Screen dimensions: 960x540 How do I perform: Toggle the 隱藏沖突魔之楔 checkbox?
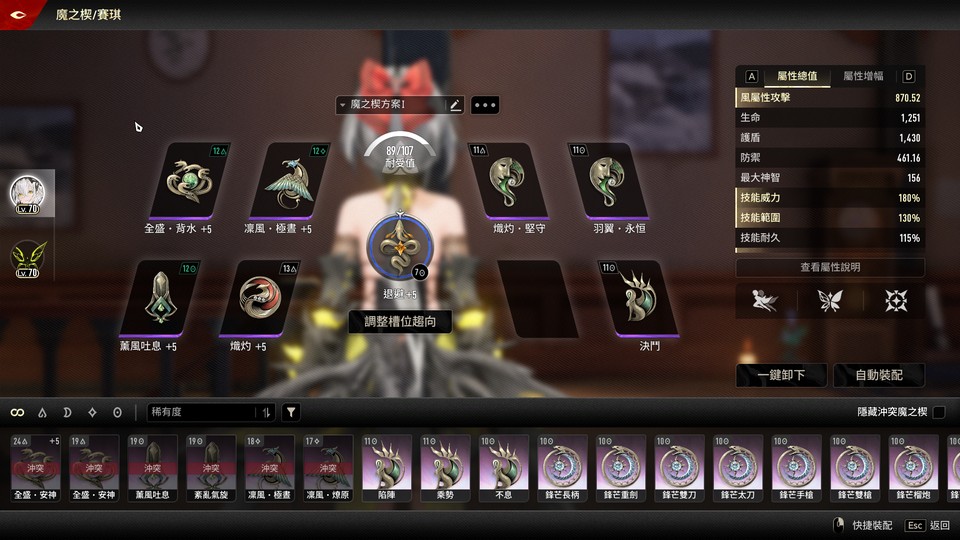[x=938, y=412]
